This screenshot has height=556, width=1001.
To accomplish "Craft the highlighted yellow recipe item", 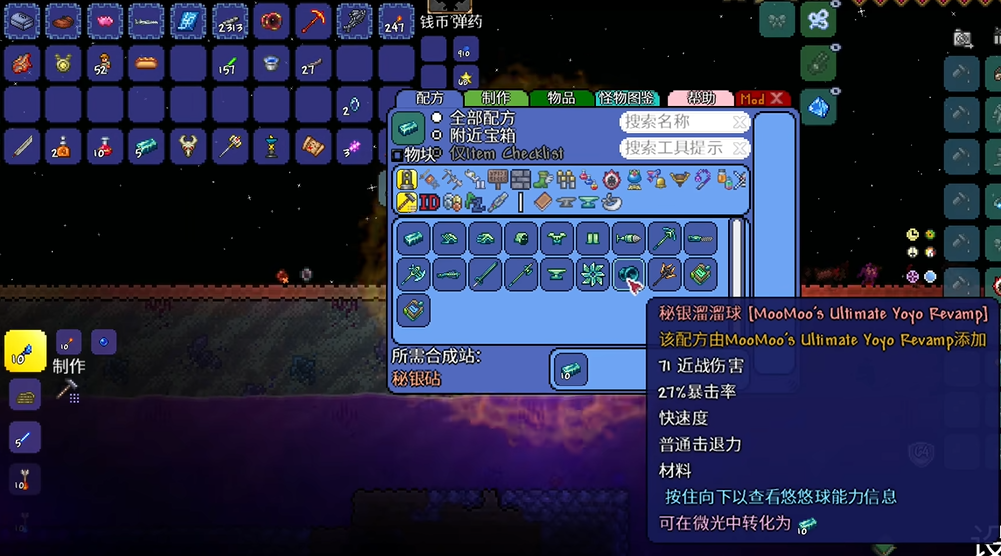I will click(x=25, y=352).
